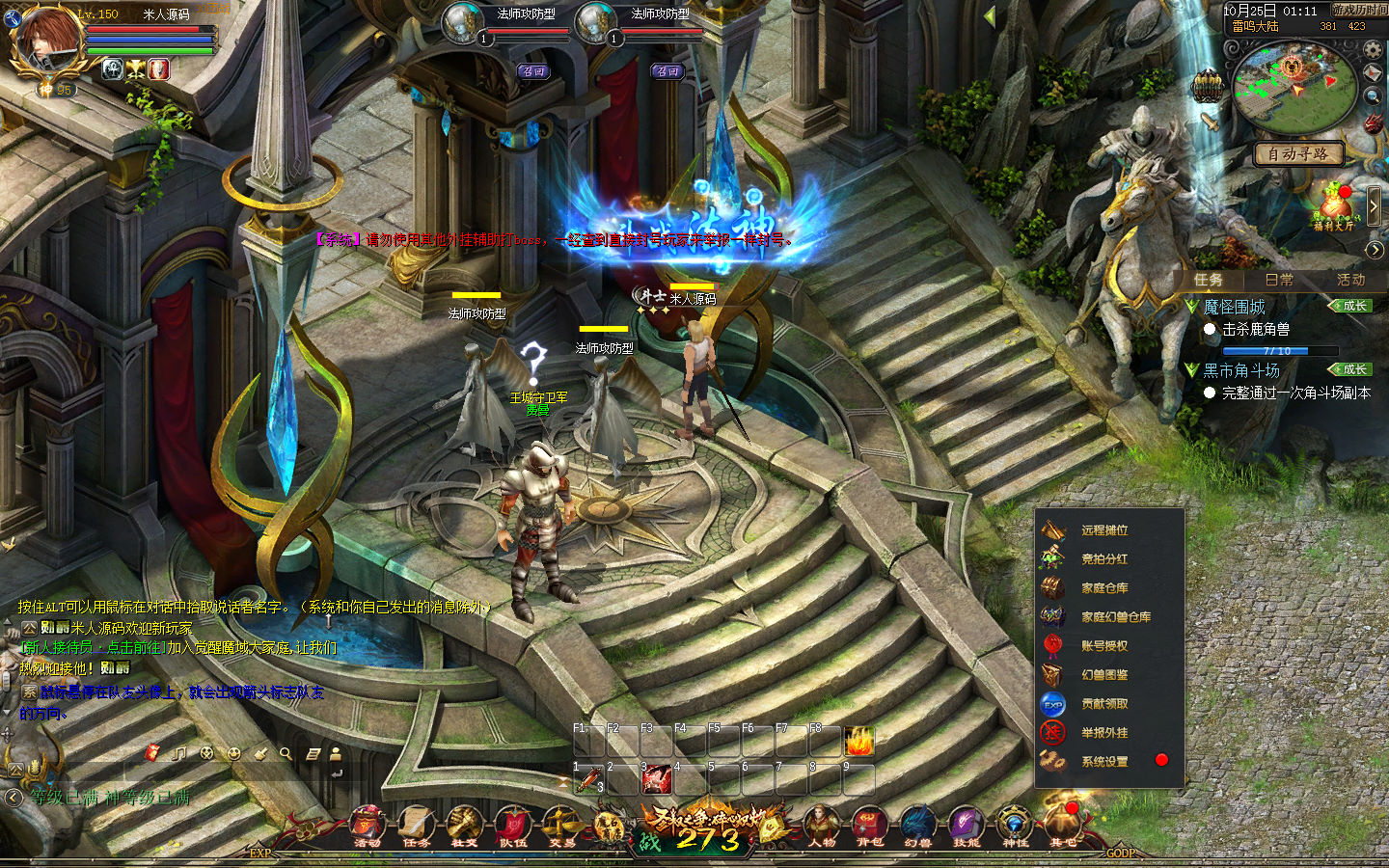Switch to the 活动 tab in quest tracker
The height and width of the screenshot is (868, 1389).
[1350, 280]
